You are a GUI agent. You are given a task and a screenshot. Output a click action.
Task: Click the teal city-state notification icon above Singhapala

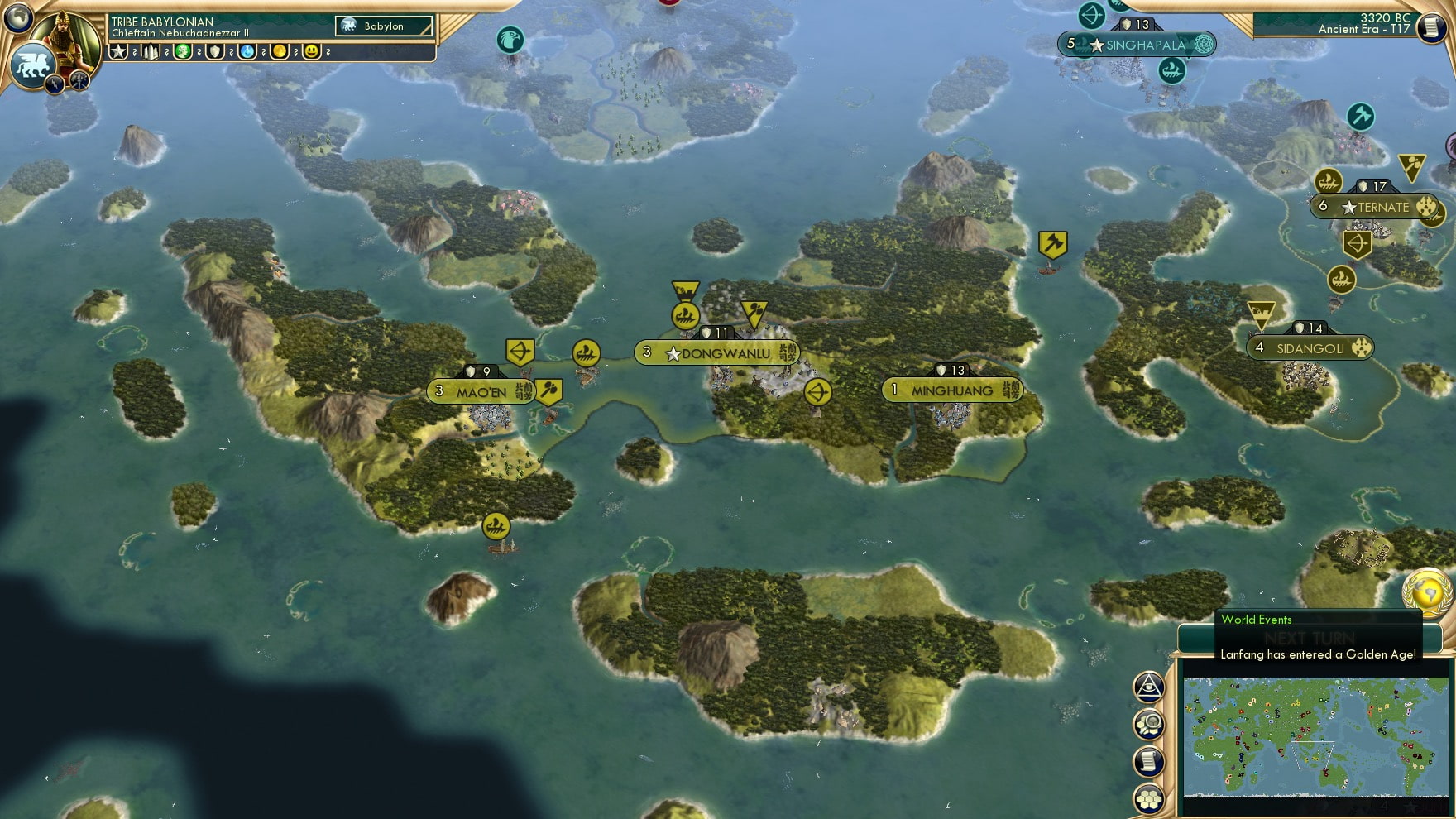pyautogui.click(x=1091, y=14)
